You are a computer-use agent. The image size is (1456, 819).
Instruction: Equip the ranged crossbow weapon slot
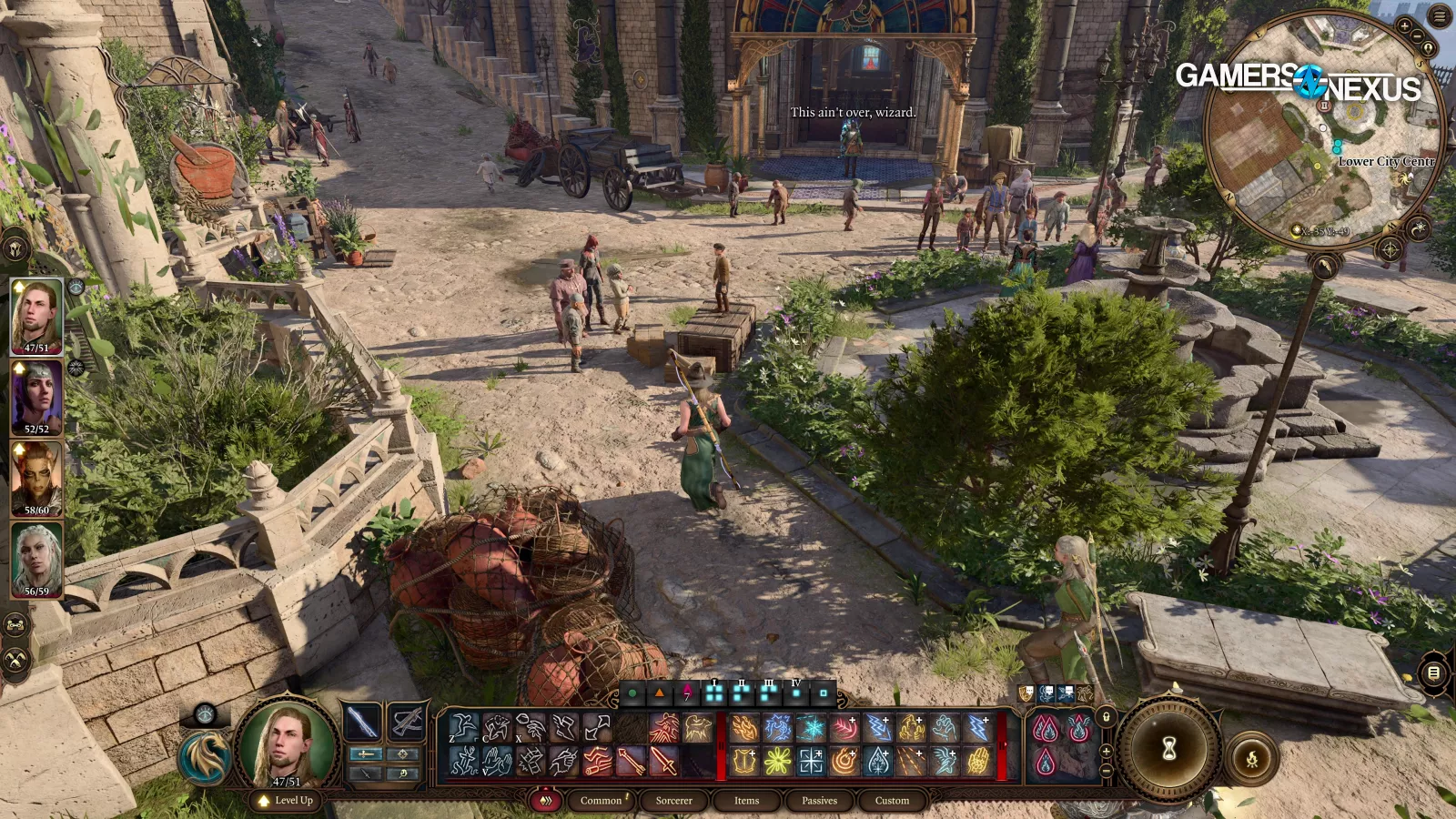tap(406, 723)
